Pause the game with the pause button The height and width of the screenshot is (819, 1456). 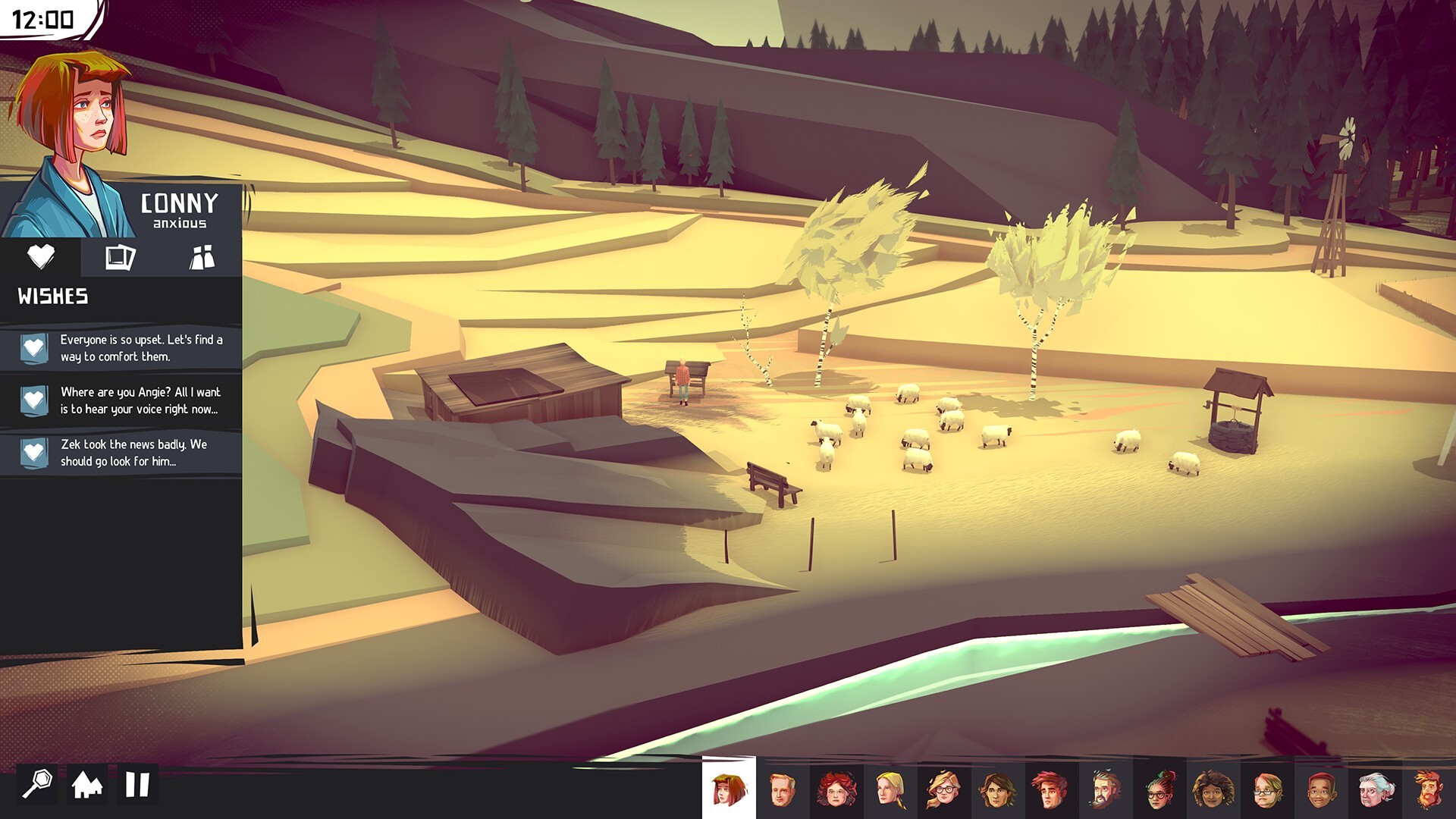[x=137, y=784]
